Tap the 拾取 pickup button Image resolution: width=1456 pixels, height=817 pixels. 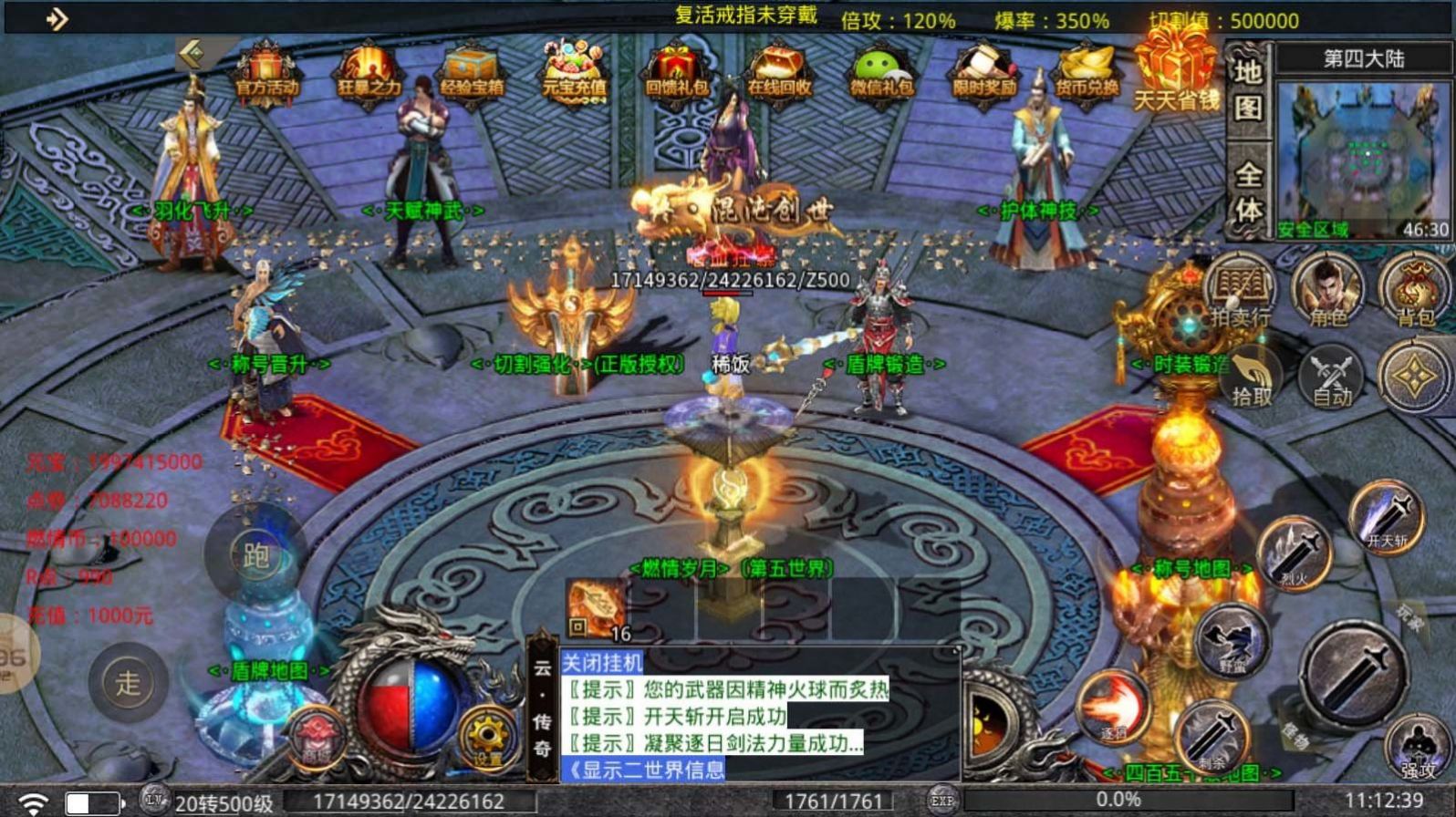pos(1252,376)
